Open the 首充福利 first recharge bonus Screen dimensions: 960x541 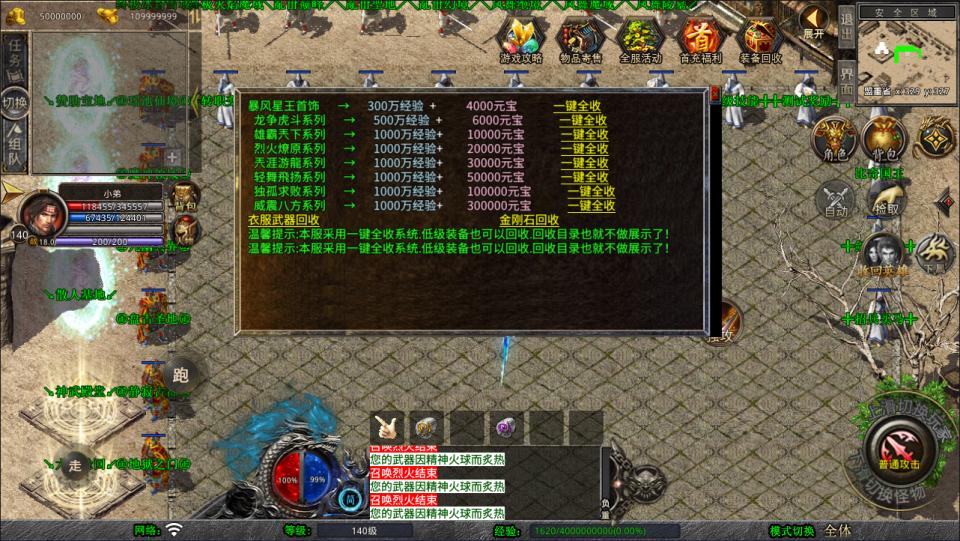pos(701,40)
